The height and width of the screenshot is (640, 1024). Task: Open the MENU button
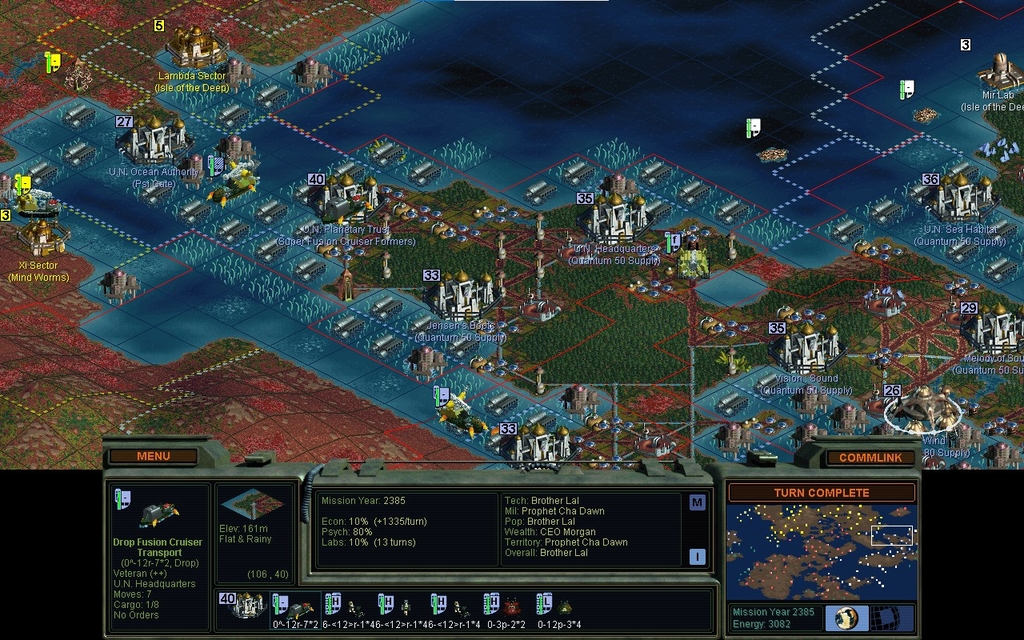[x=153, y=456]
